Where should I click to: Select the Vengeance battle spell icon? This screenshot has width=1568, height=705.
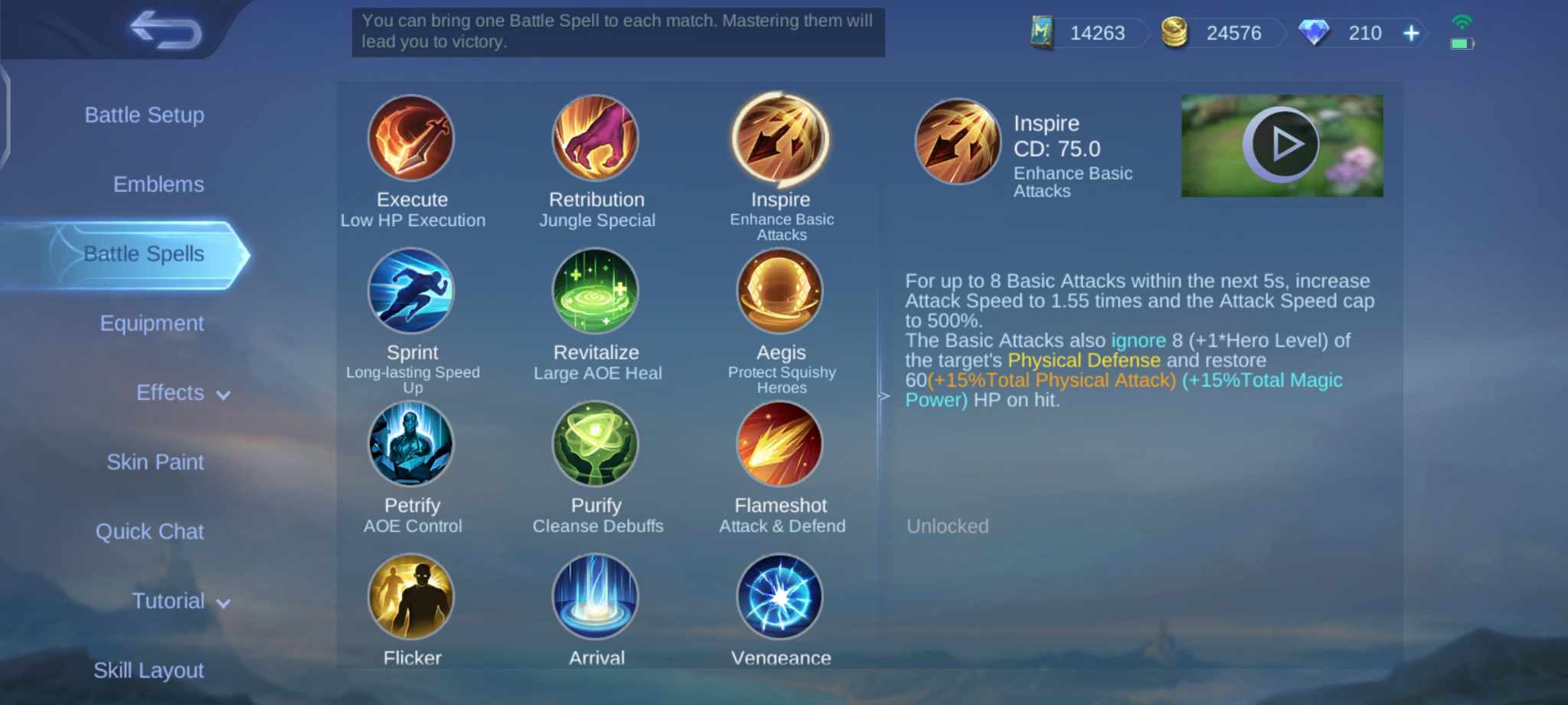coord(780,596)
